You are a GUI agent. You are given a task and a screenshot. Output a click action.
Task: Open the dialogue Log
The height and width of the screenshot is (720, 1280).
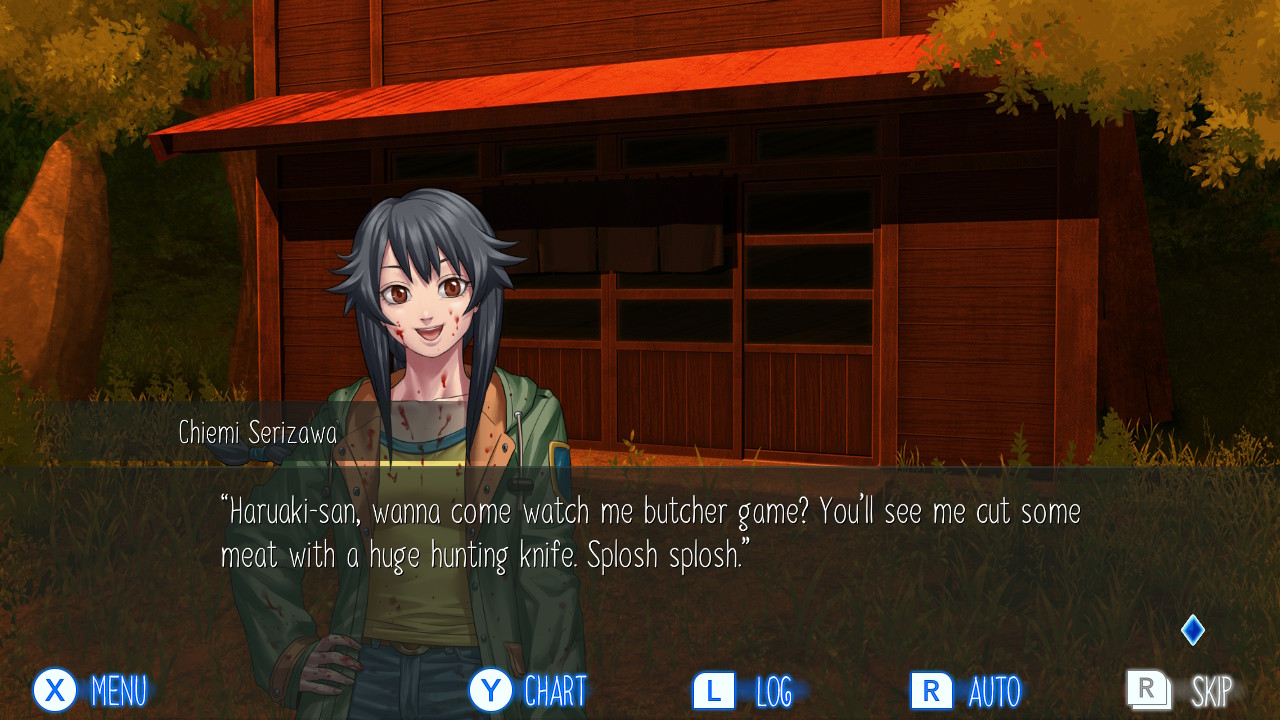(743, 690)
